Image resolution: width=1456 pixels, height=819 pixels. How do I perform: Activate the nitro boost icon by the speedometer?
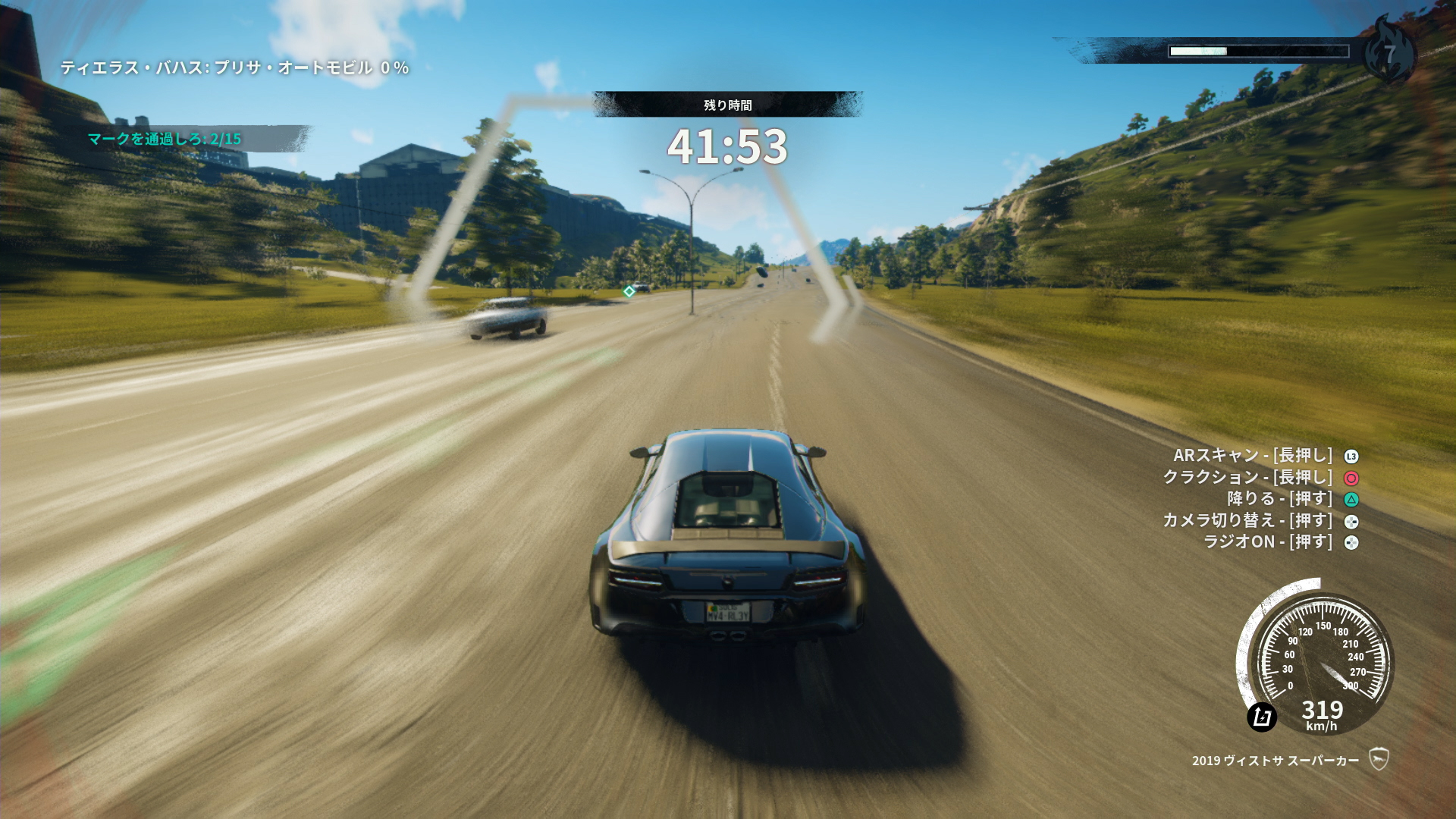coord(1262,717)
